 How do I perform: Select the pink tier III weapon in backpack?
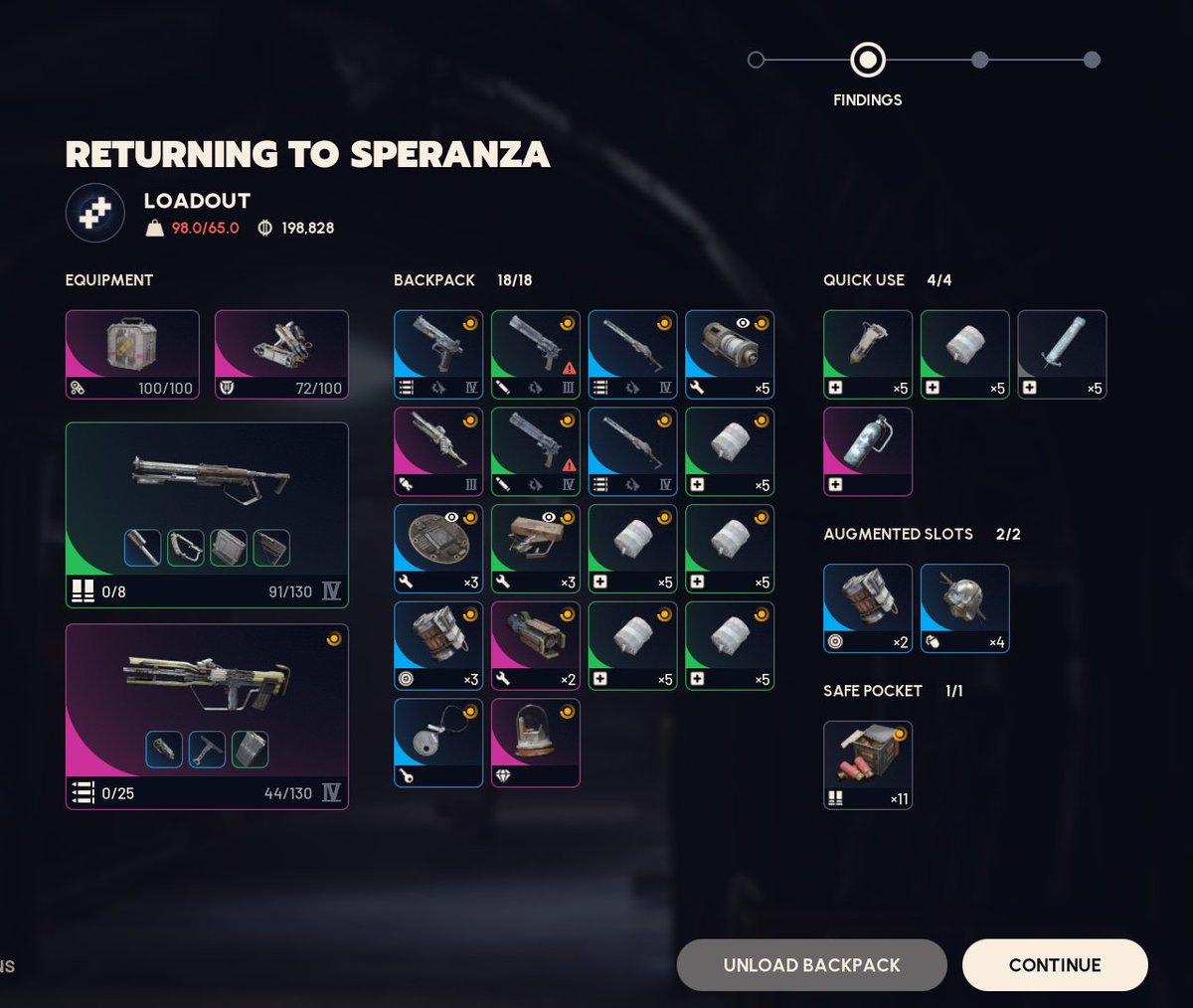437,451
